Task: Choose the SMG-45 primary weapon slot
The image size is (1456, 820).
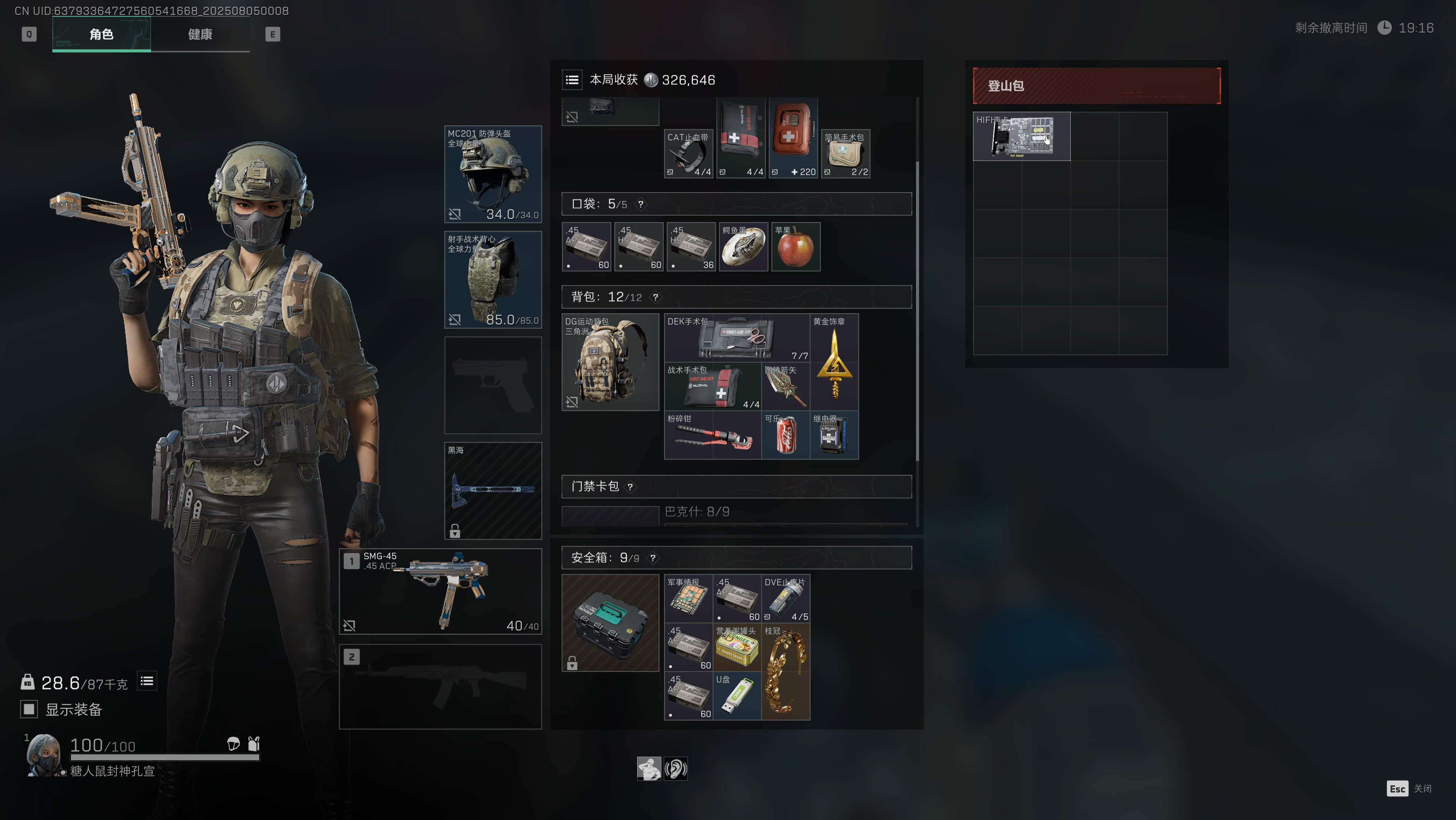Action: coord(440,591)
